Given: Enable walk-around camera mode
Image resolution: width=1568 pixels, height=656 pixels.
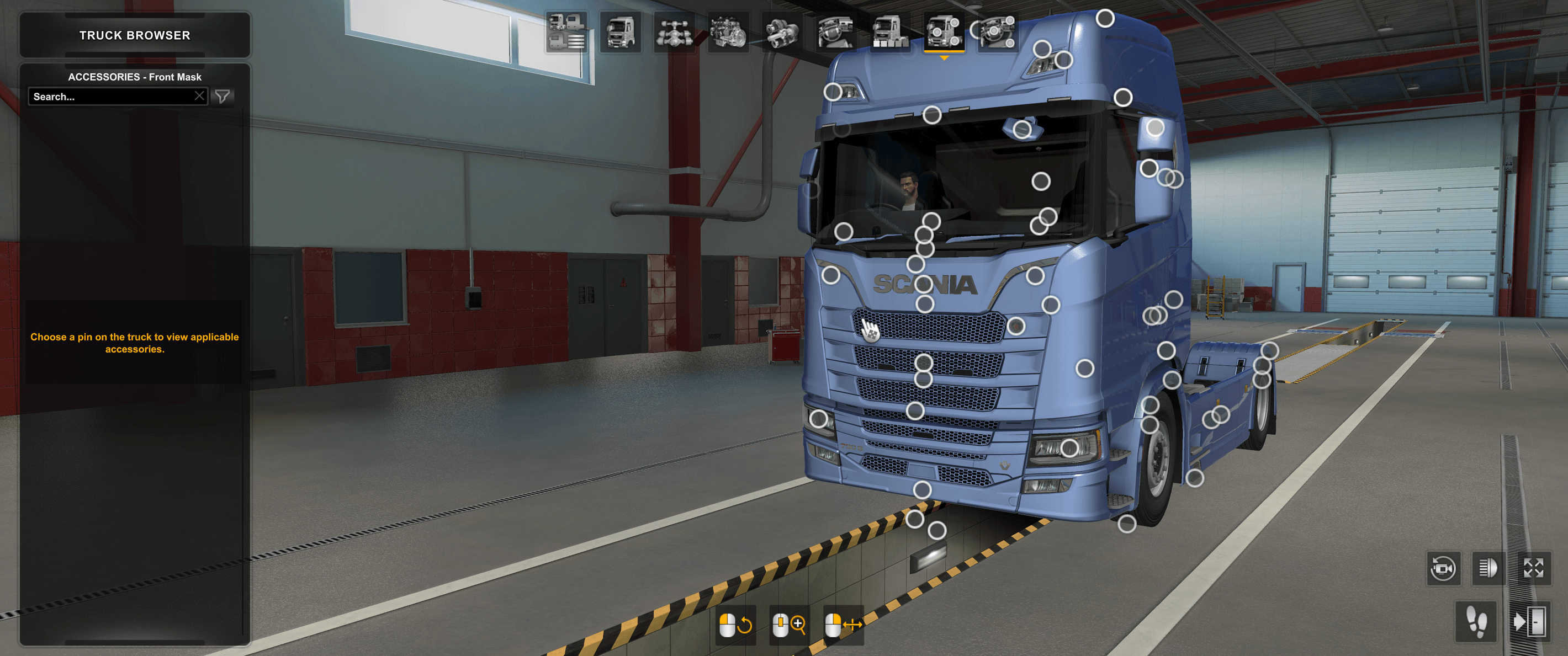Looking at the screenshot, I should point(1476,622).
